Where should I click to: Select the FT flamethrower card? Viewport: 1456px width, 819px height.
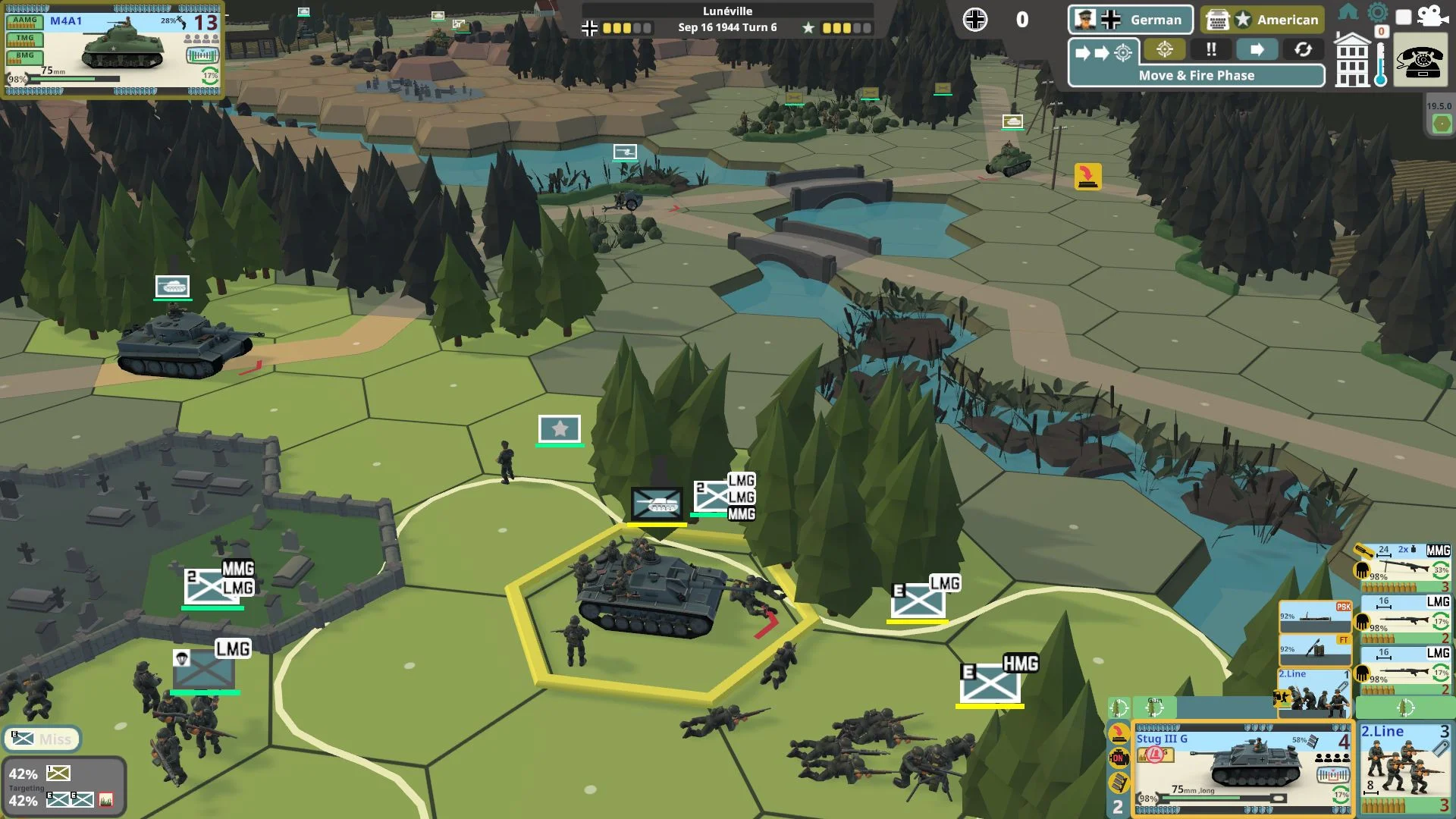(x=1314, y=650)
